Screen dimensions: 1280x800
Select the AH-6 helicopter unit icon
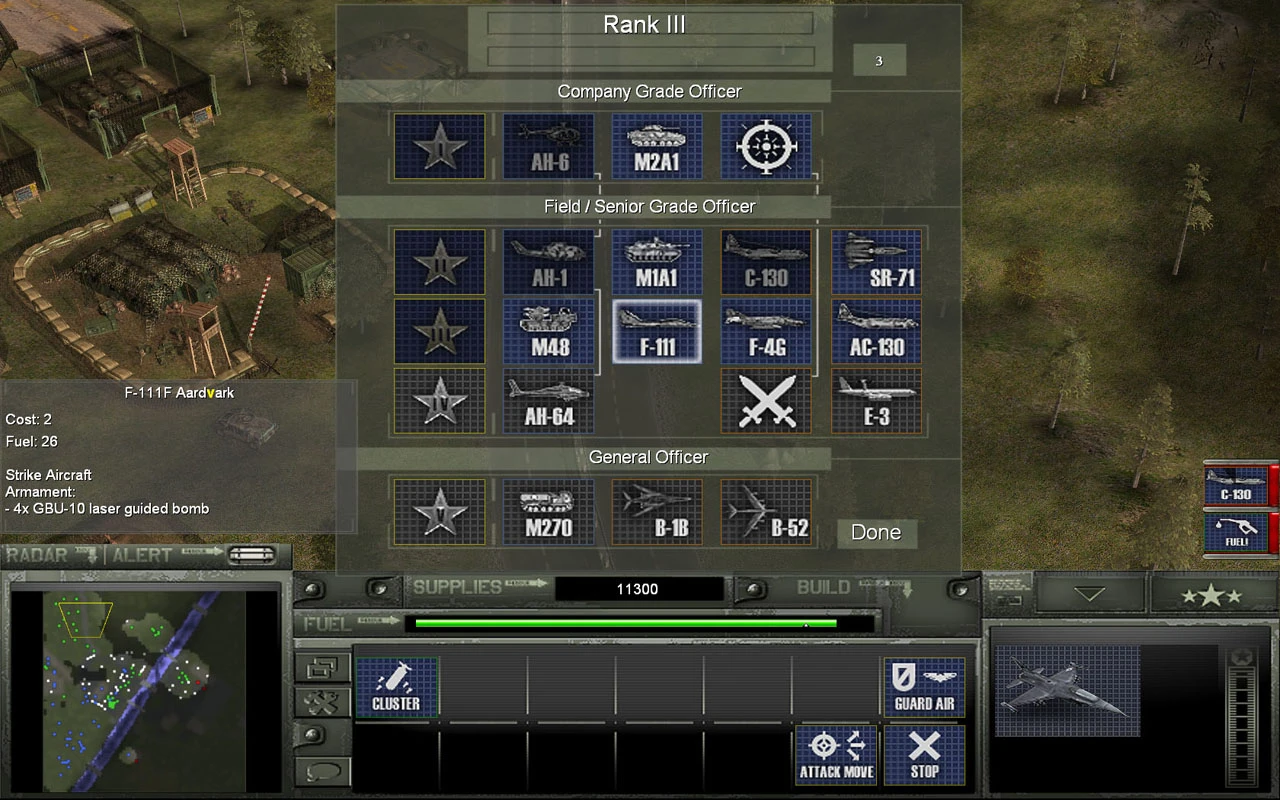tap(547, 146)
